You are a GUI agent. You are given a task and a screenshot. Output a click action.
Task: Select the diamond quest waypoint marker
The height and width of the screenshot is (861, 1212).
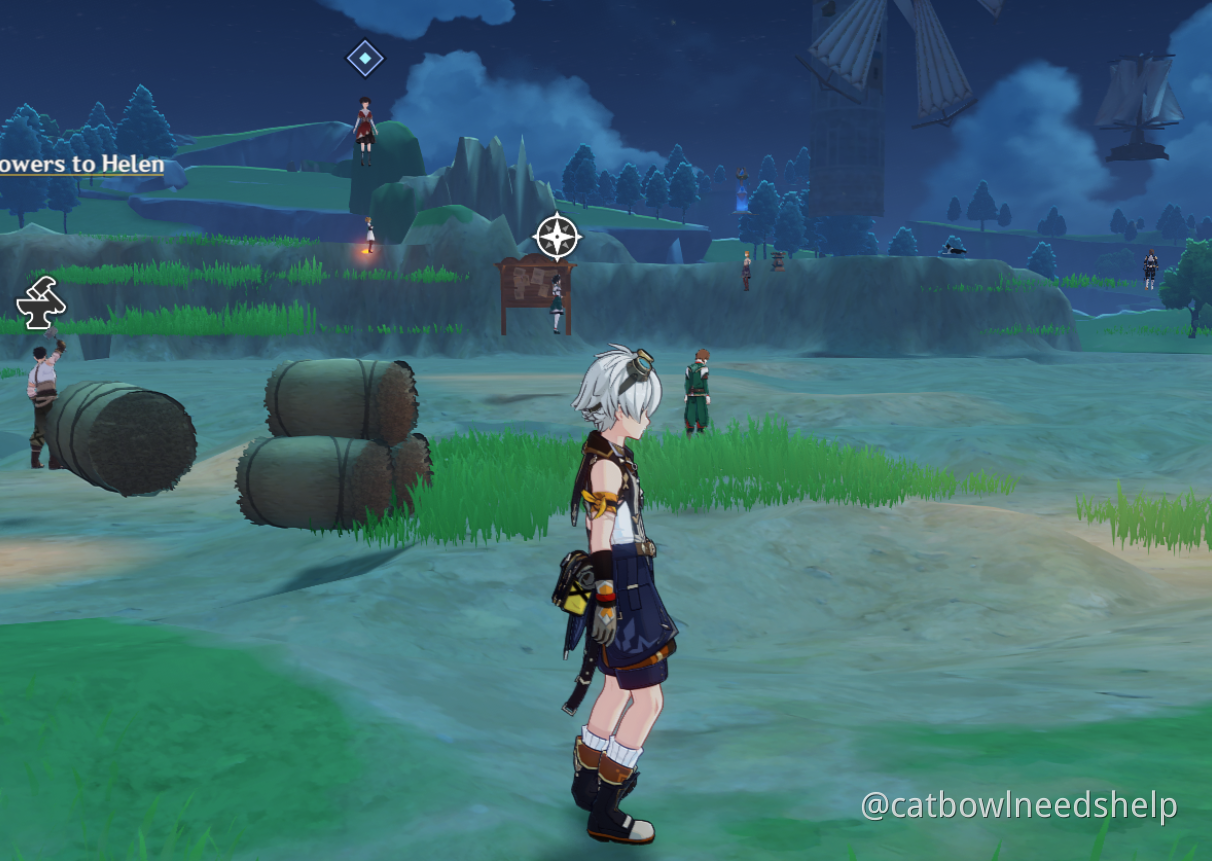(365, 58)
